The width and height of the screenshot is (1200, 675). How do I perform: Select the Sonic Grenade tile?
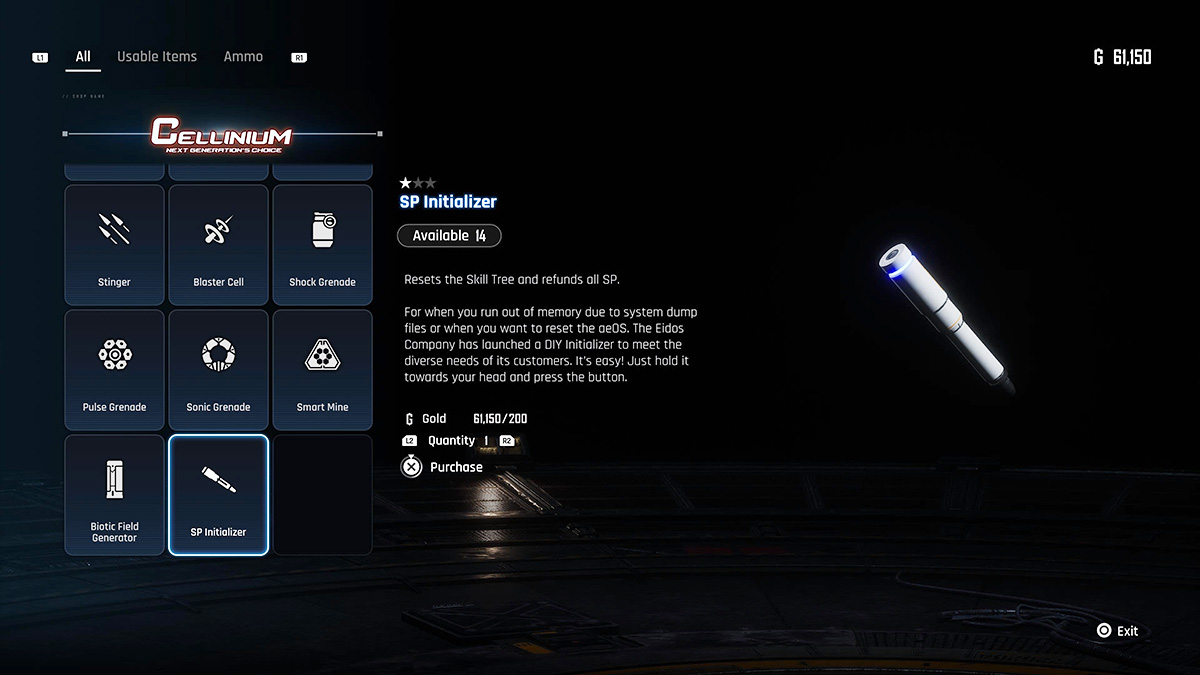coord(218,369)
